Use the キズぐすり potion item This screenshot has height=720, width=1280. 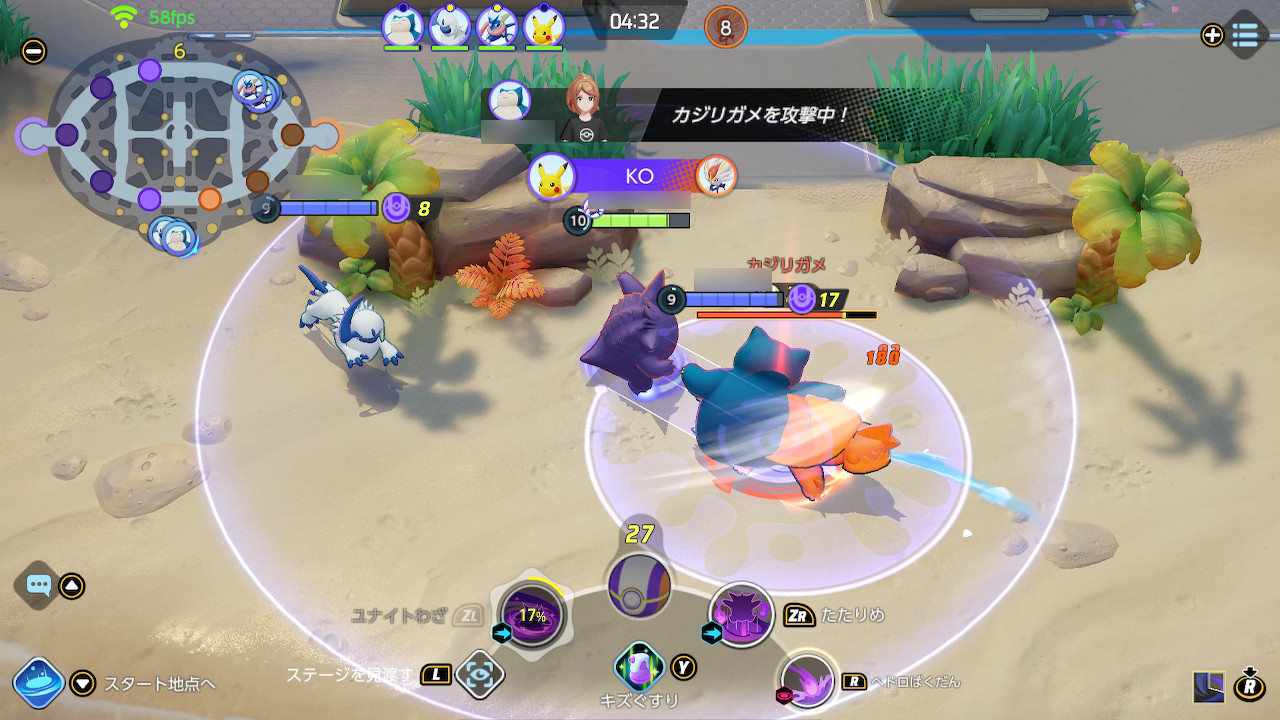[639, 664]
